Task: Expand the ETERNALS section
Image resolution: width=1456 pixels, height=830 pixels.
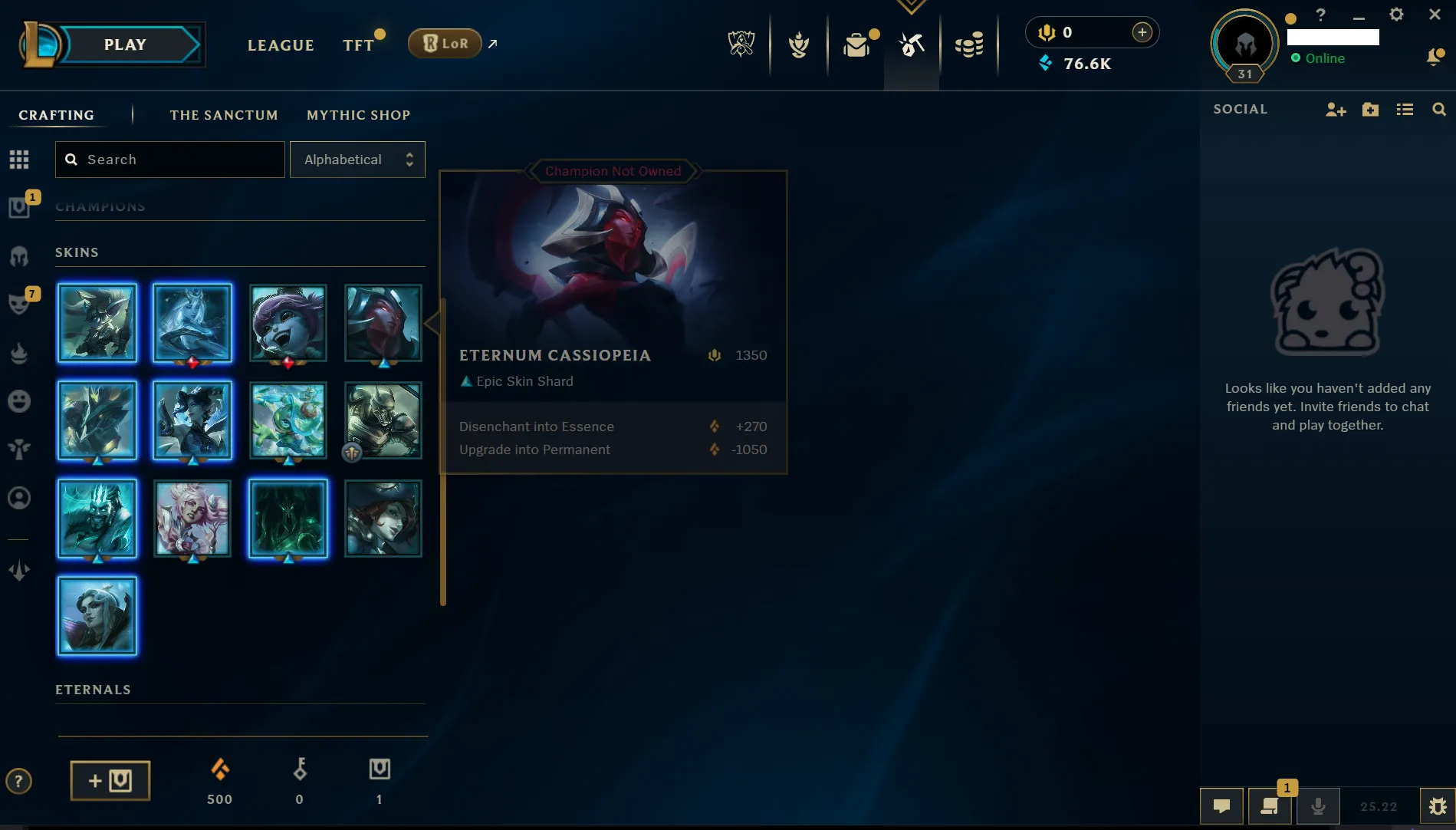Action: [93, 689]
